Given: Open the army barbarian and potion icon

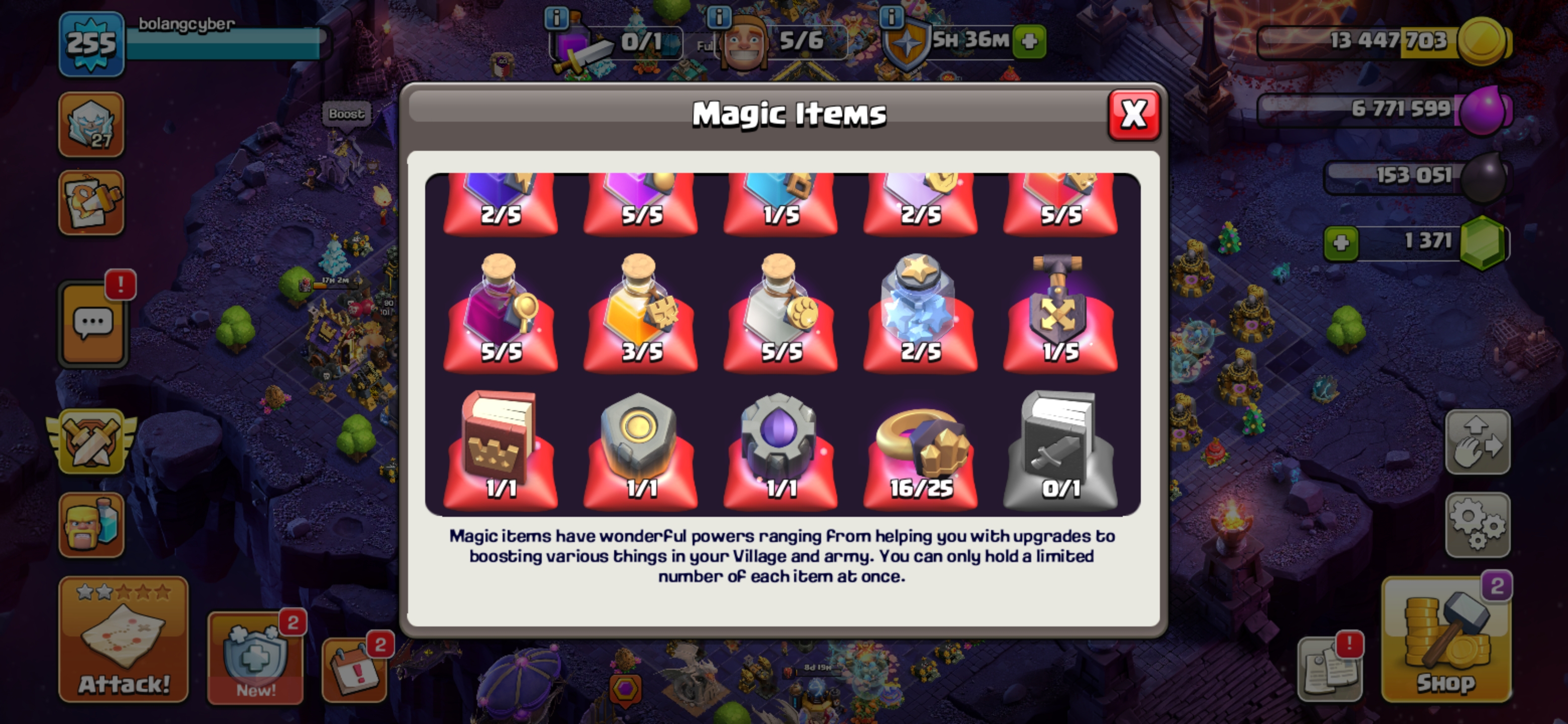Looking at the screenshot, I should click(x=91, y=524).
